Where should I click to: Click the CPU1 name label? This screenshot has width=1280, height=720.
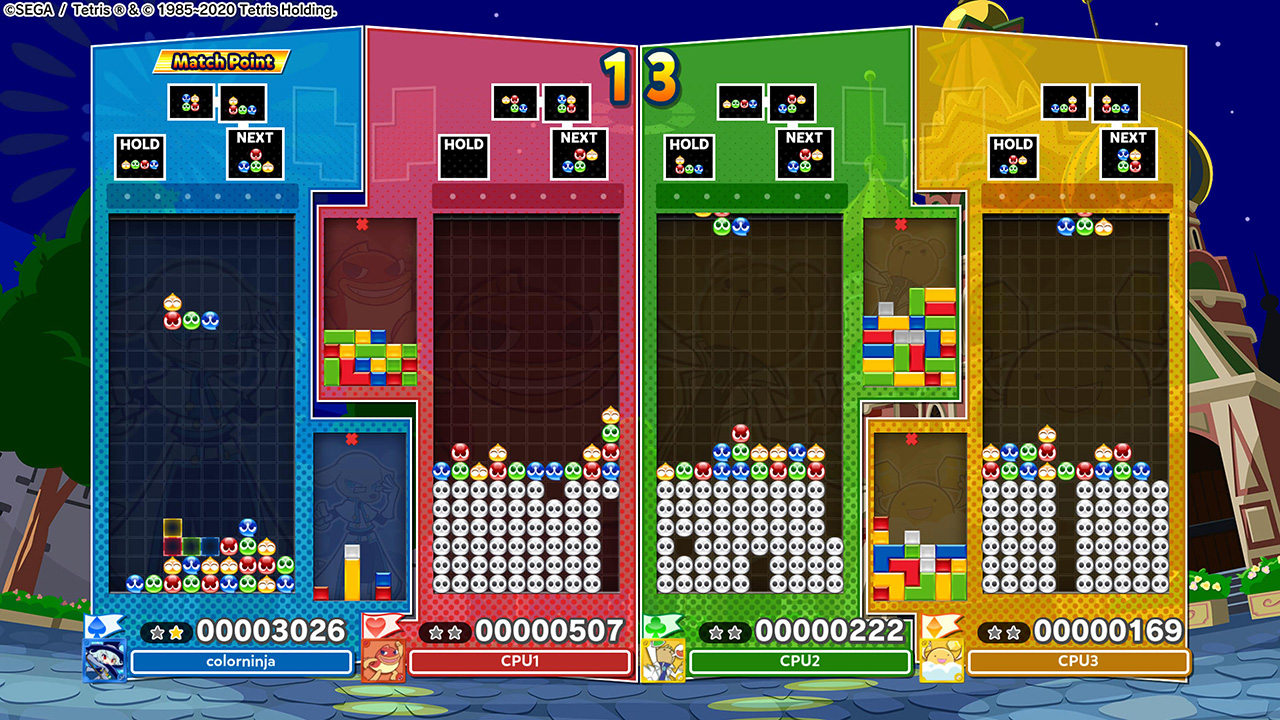(x=521, y=662)
